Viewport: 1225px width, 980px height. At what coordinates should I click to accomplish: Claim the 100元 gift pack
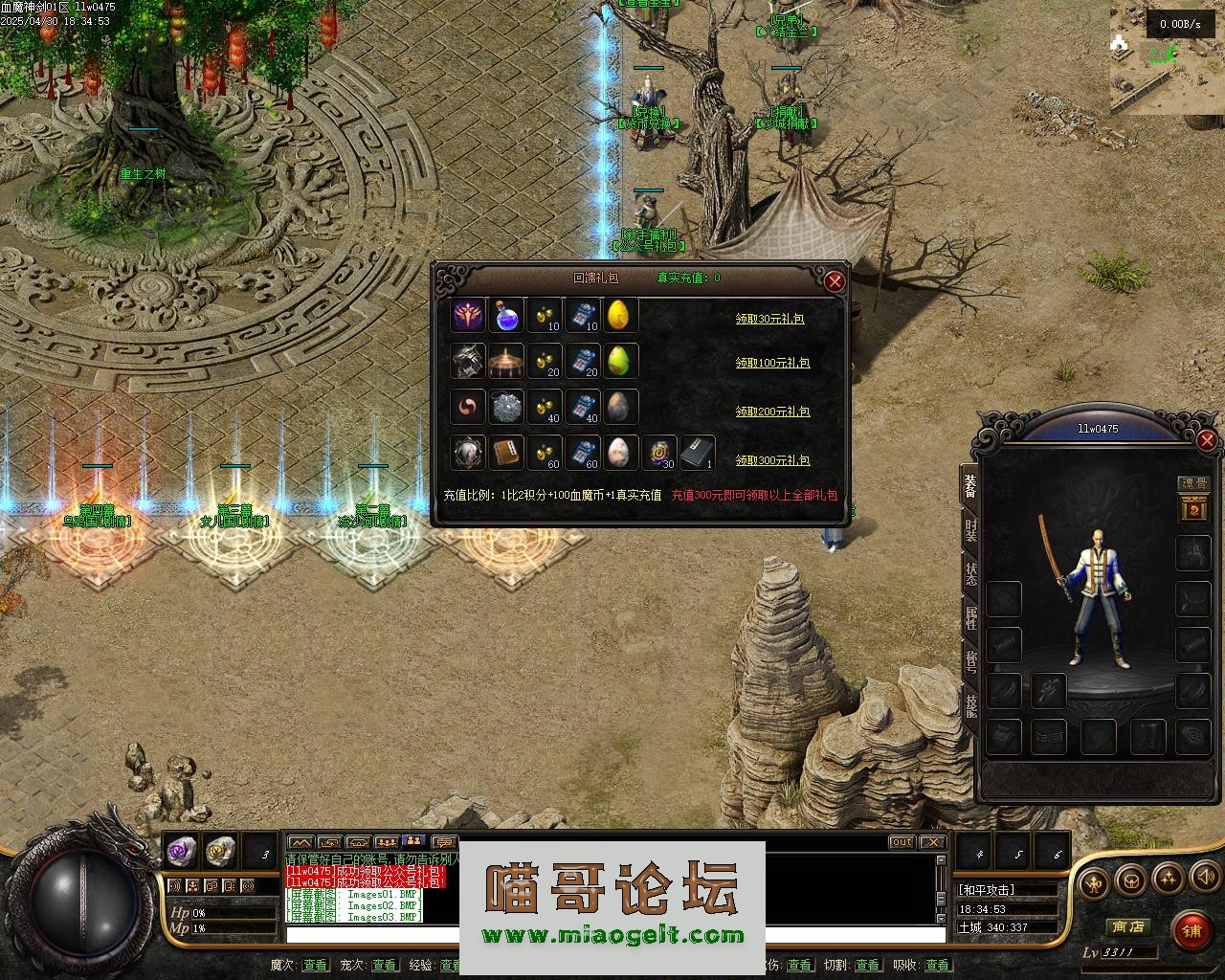tap(772, 364)
